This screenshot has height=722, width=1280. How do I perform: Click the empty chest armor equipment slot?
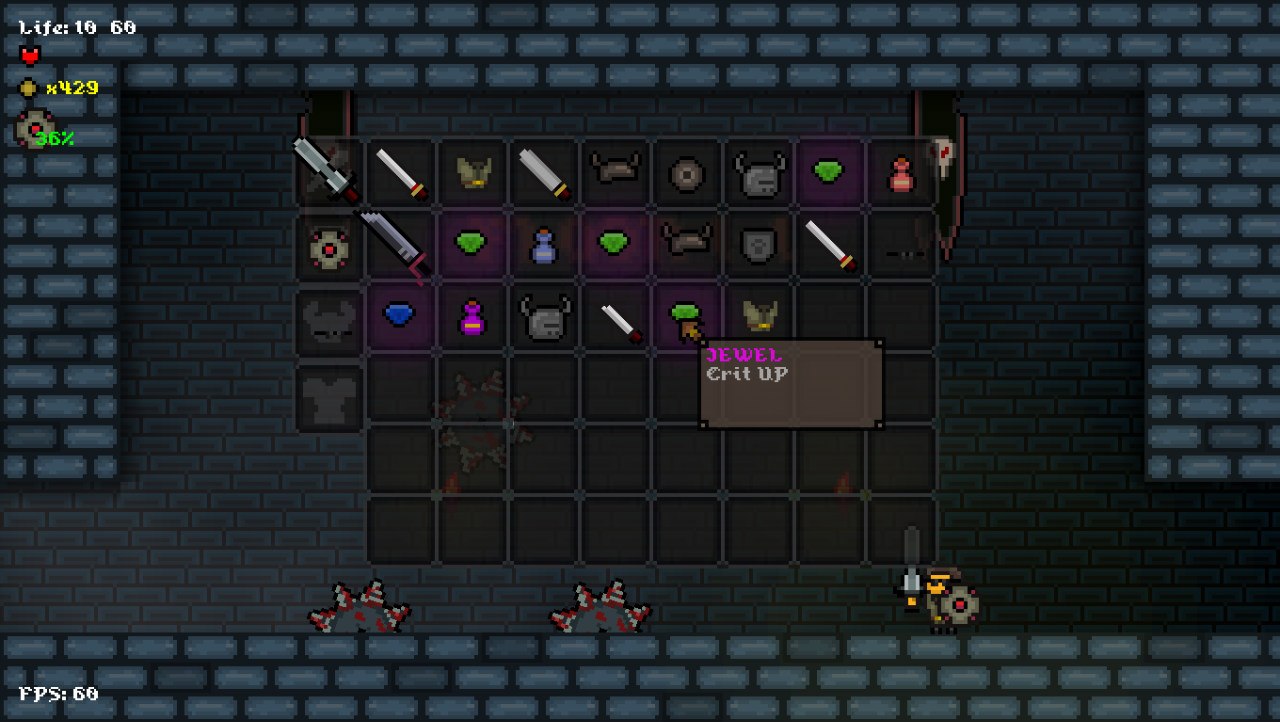click(x=329, y=396)
